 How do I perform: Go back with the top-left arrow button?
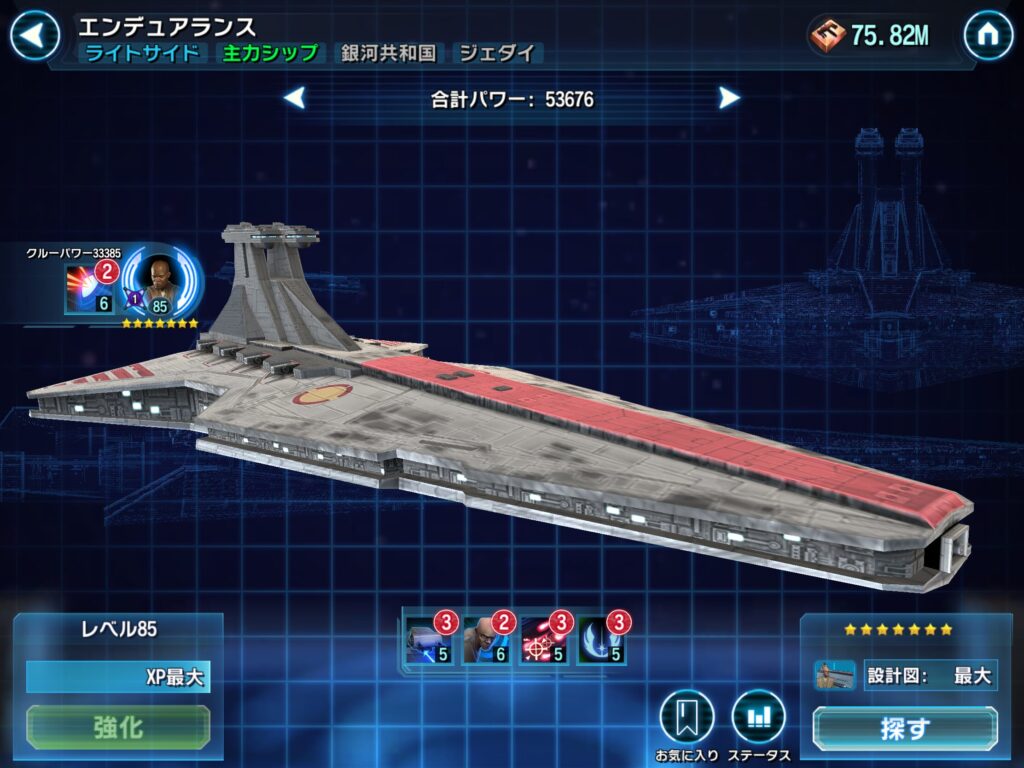pos(34,36)
